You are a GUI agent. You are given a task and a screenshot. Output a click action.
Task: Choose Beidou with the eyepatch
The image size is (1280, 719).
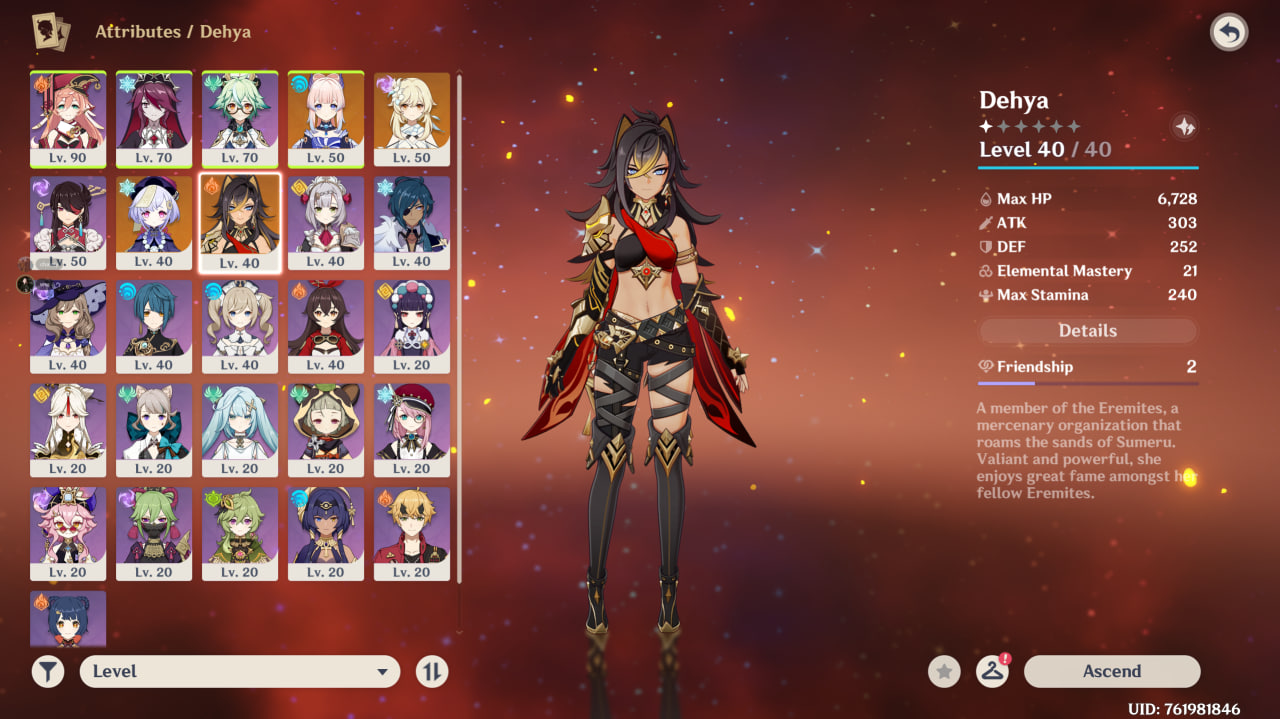tap(68, 222)
